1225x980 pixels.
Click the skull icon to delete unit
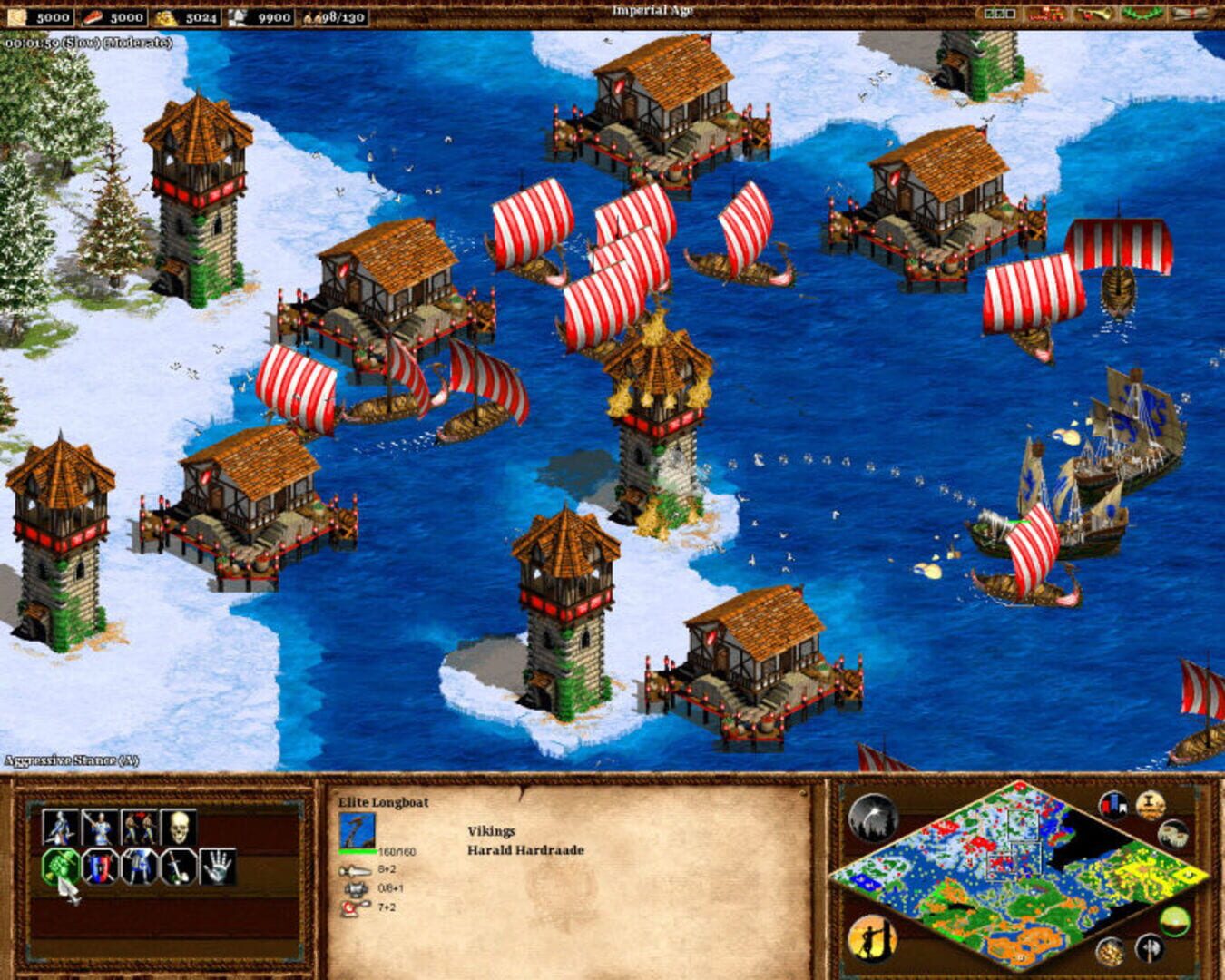coord(180,826)
